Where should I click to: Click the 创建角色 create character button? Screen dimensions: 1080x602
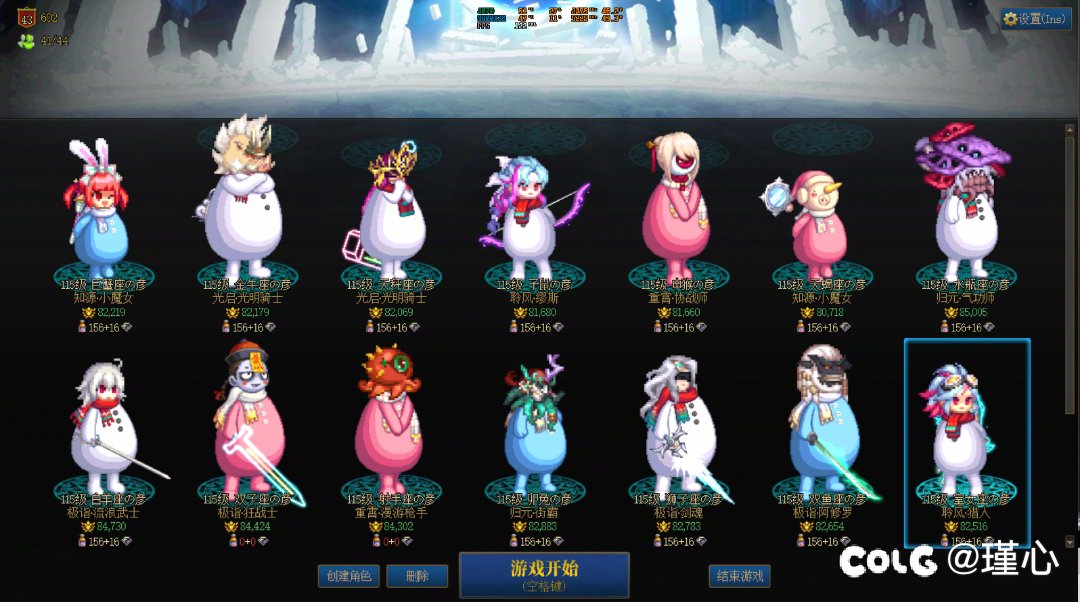coord(349,576)
